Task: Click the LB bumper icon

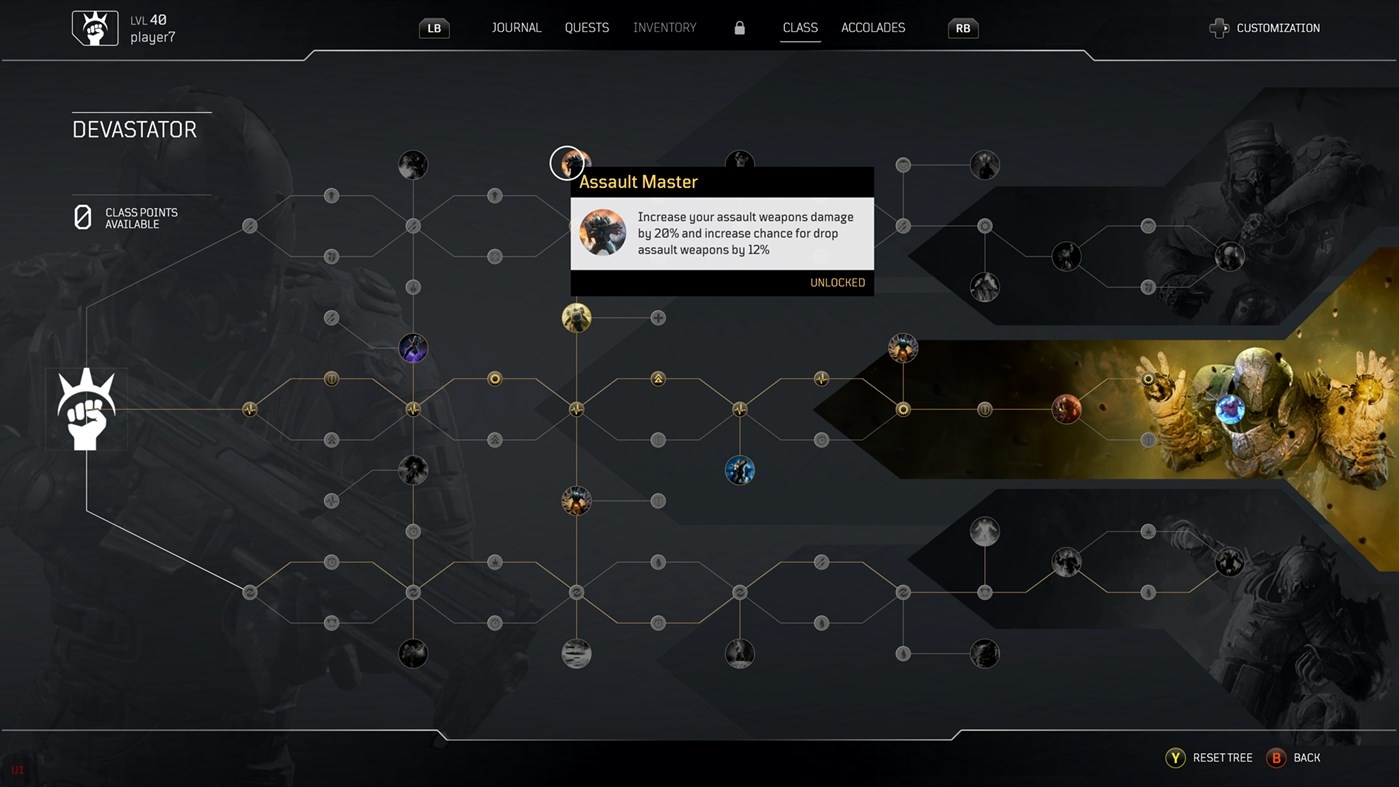Action: 433,28
